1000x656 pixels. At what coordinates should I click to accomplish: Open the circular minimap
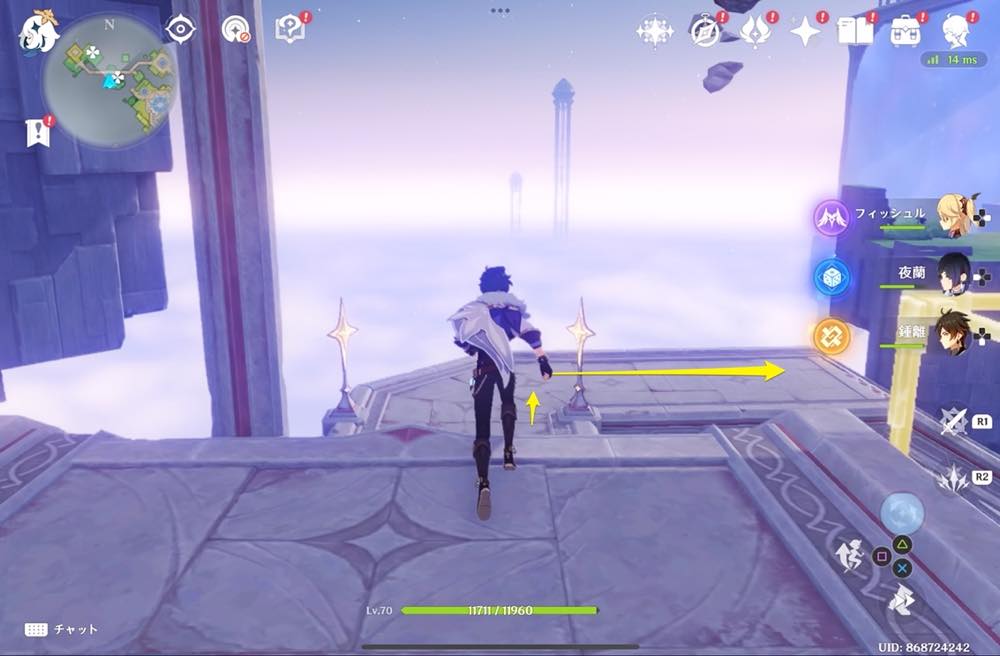point(110,80)
